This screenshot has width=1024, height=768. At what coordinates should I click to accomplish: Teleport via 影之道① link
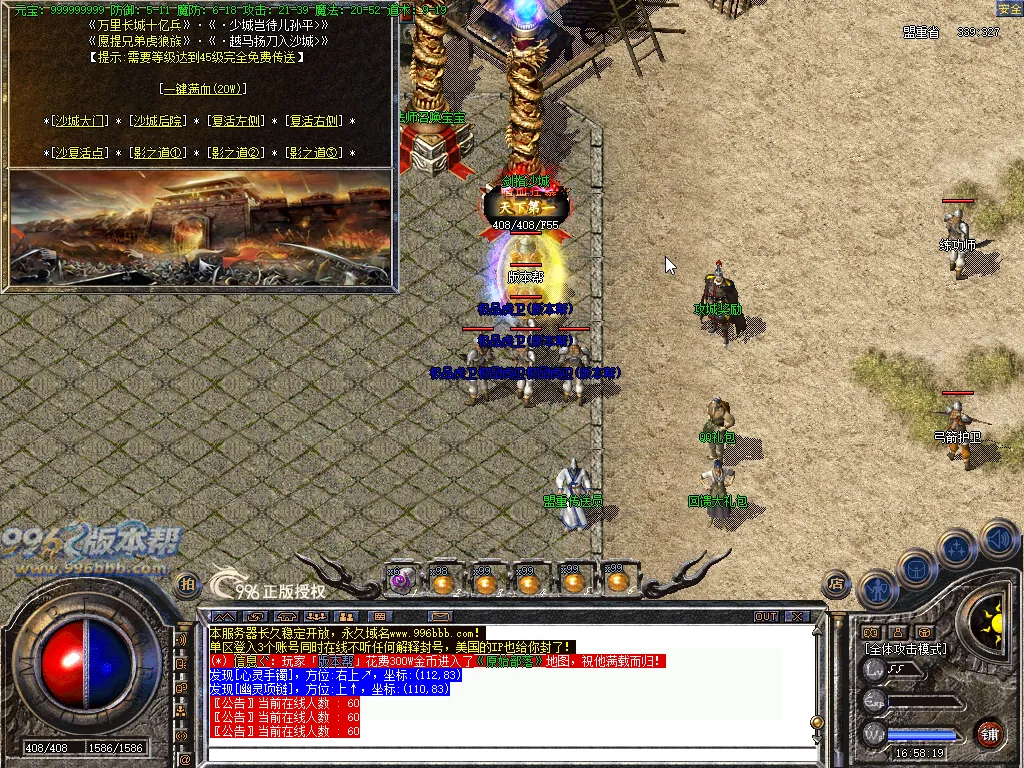(159, 153)
